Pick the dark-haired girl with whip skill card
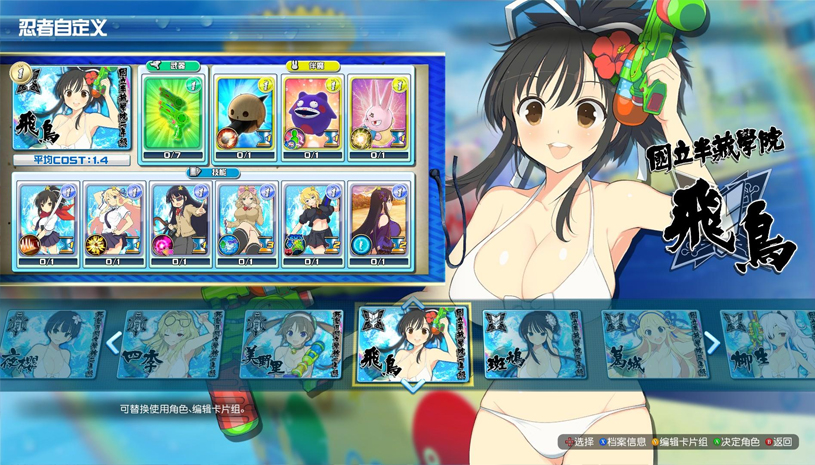 pos(179,223)
